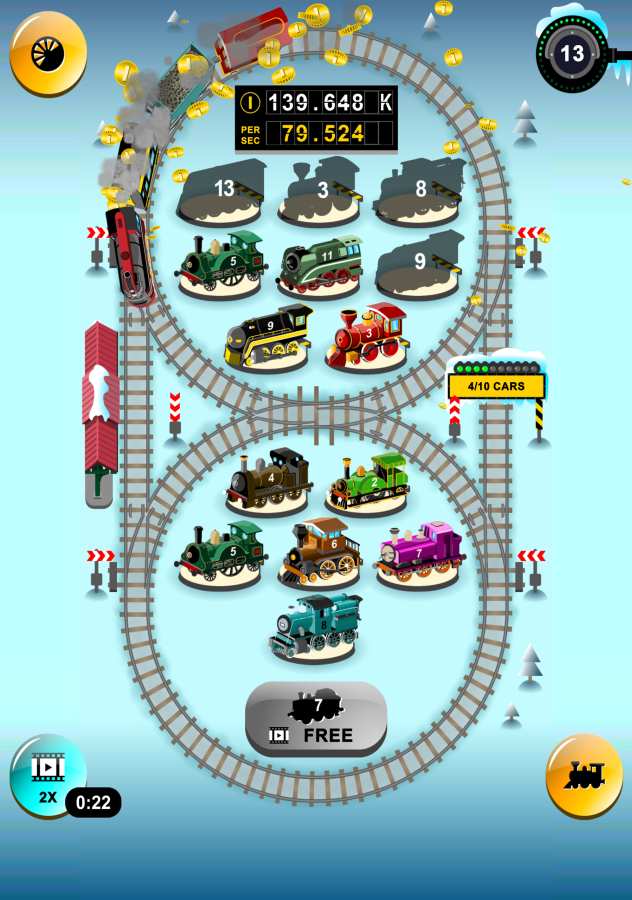Select the brown level 6 locomotive
This screenshot has width=632, height=900.
click(320, 551)
